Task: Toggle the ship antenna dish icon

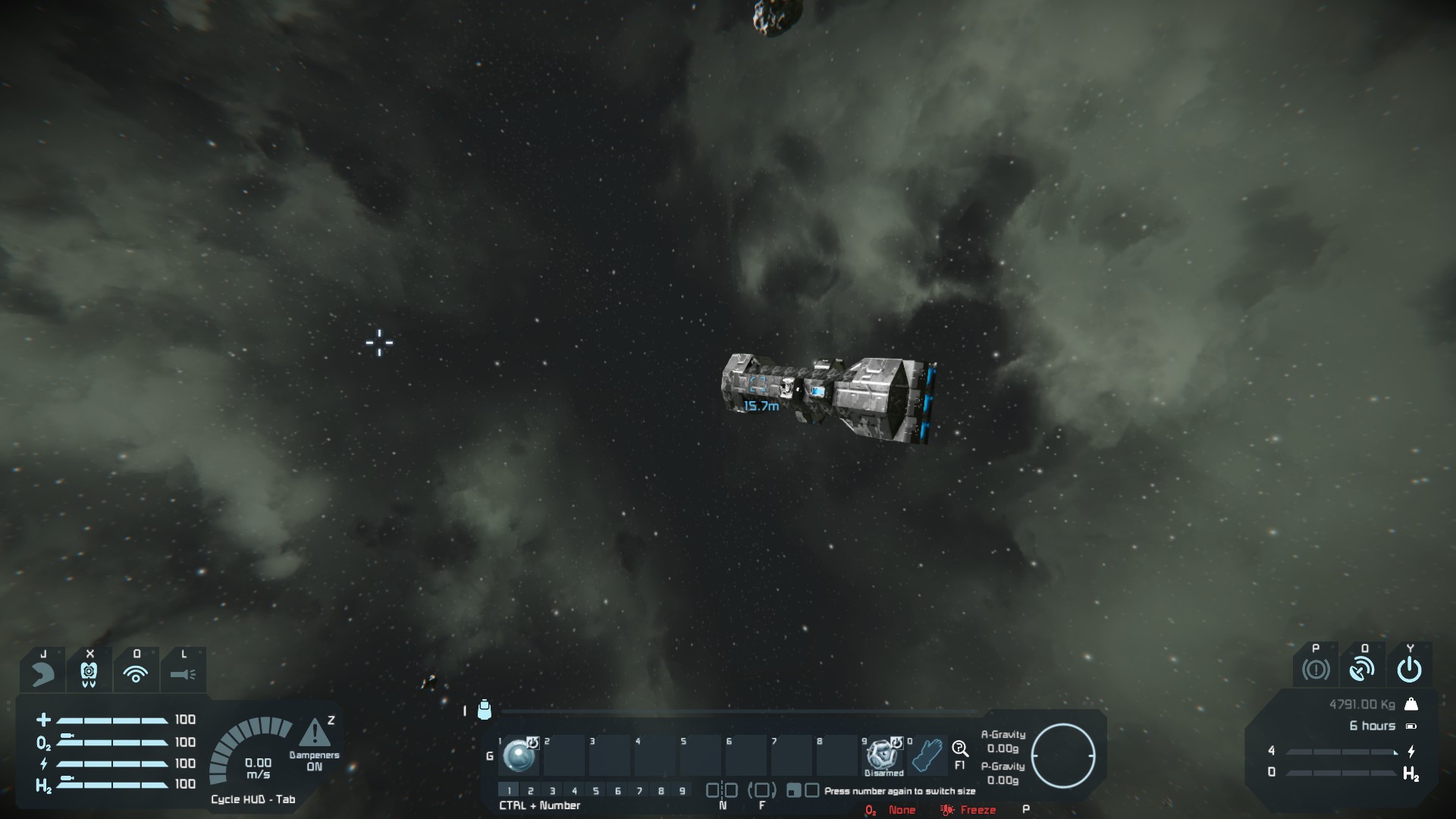Action: [x=1363, y=670]
